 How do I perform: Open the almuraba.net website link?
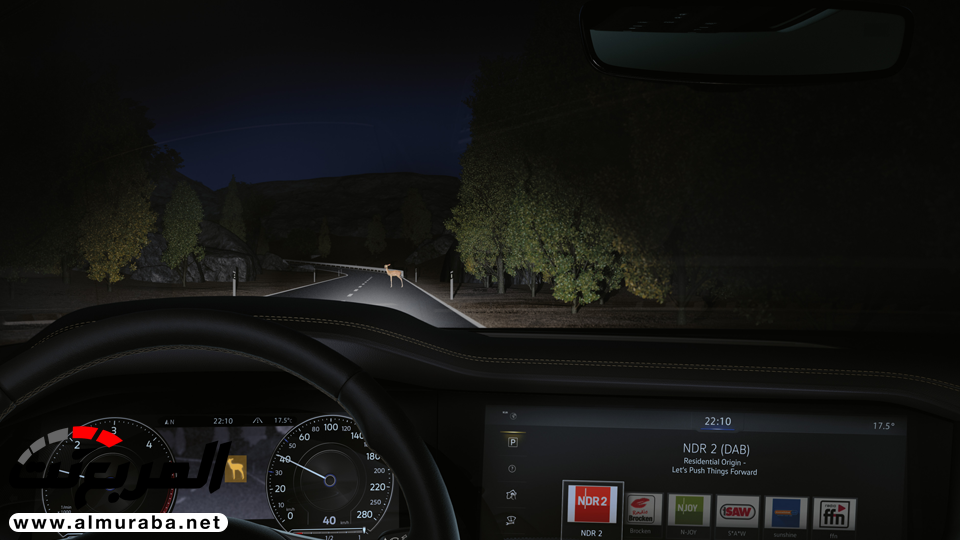(x=118, y=522)
